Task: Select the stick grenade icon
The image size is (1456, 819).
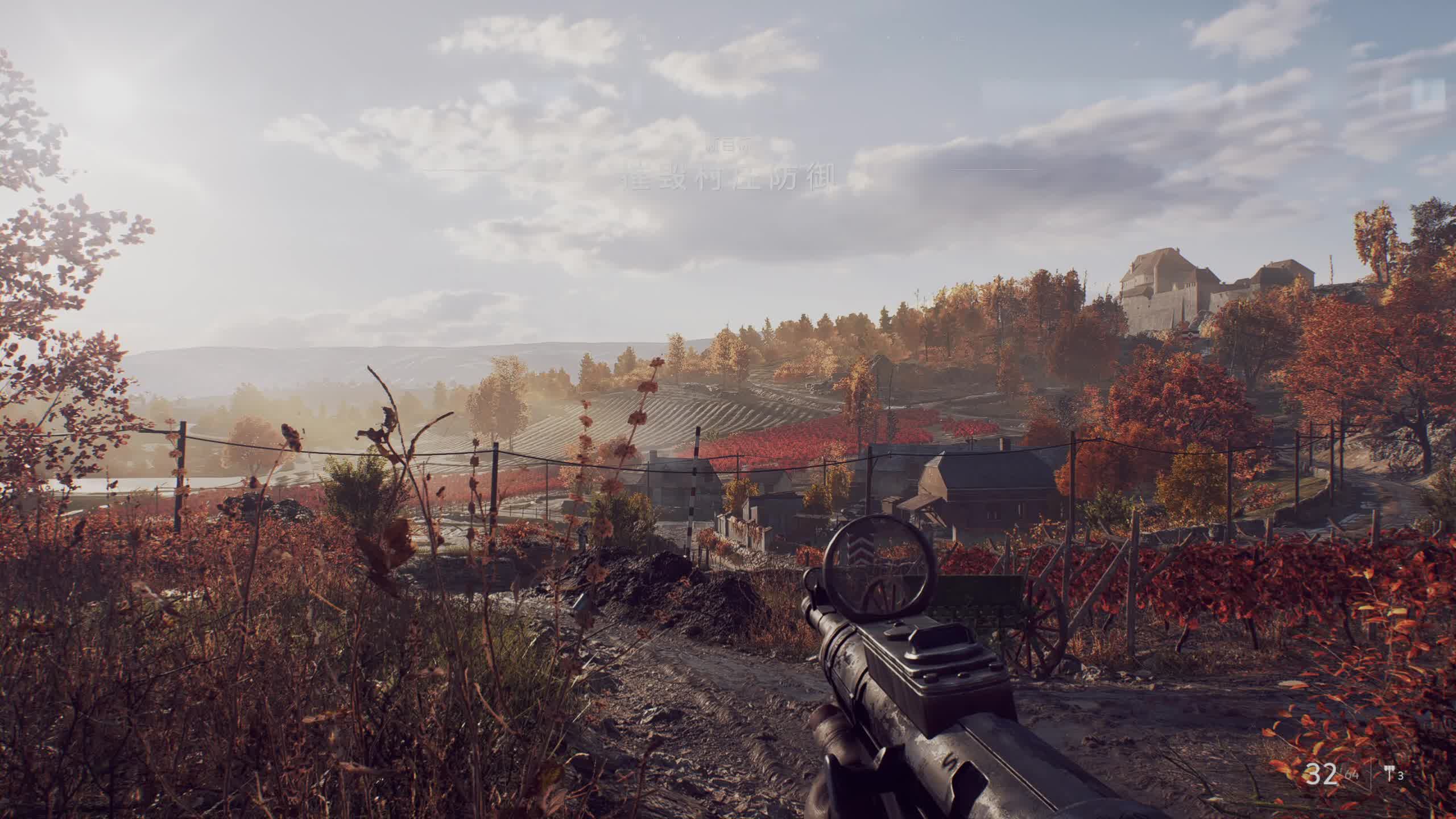Action: pyautogui.click(x=1388, y=775)
